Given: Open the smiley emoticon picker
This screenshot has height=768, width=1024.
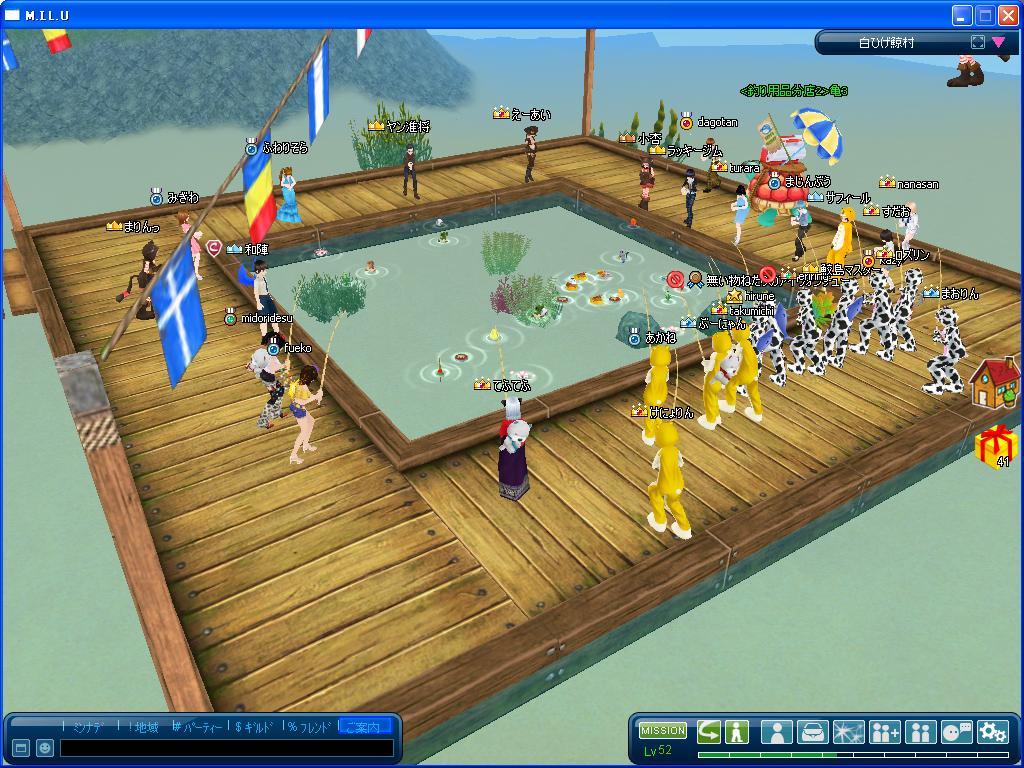Looking at the screenshot, I should coord(45,748).
